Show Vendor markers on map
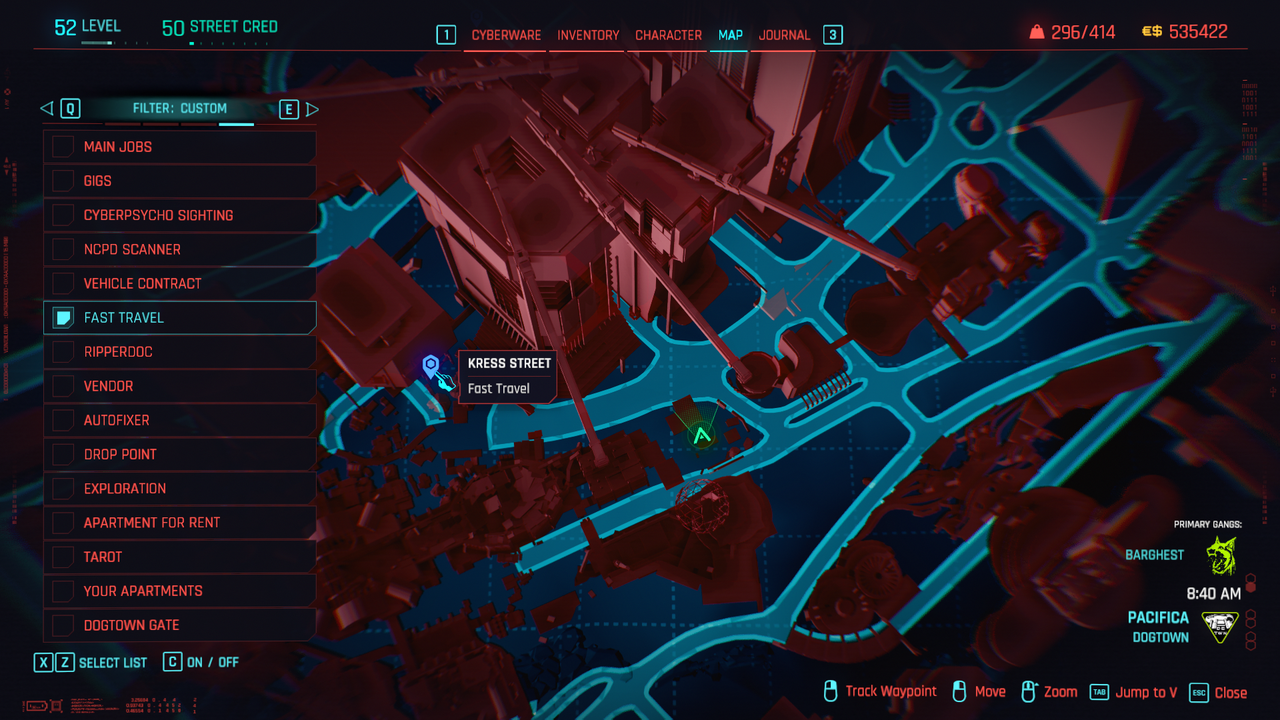This screenshot has height=720, width=1280. 64,386
